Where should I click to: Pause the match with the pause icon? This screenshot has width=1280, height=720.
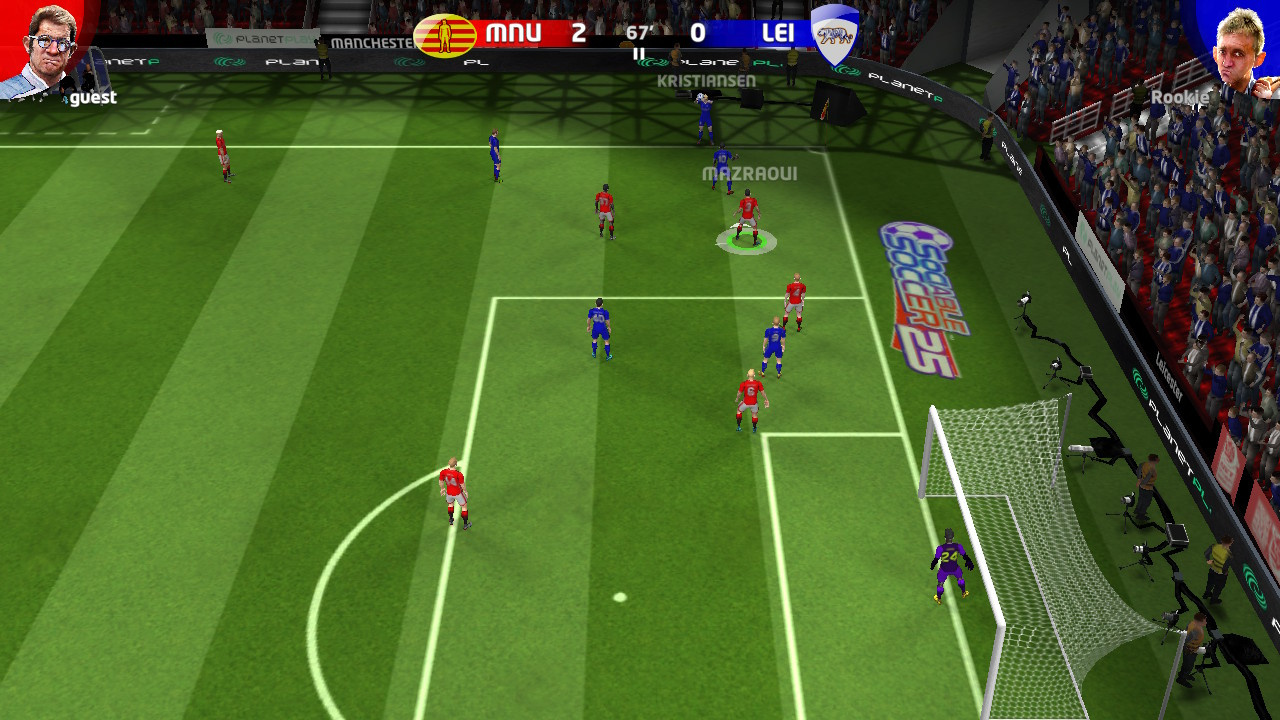click(639, 55)
